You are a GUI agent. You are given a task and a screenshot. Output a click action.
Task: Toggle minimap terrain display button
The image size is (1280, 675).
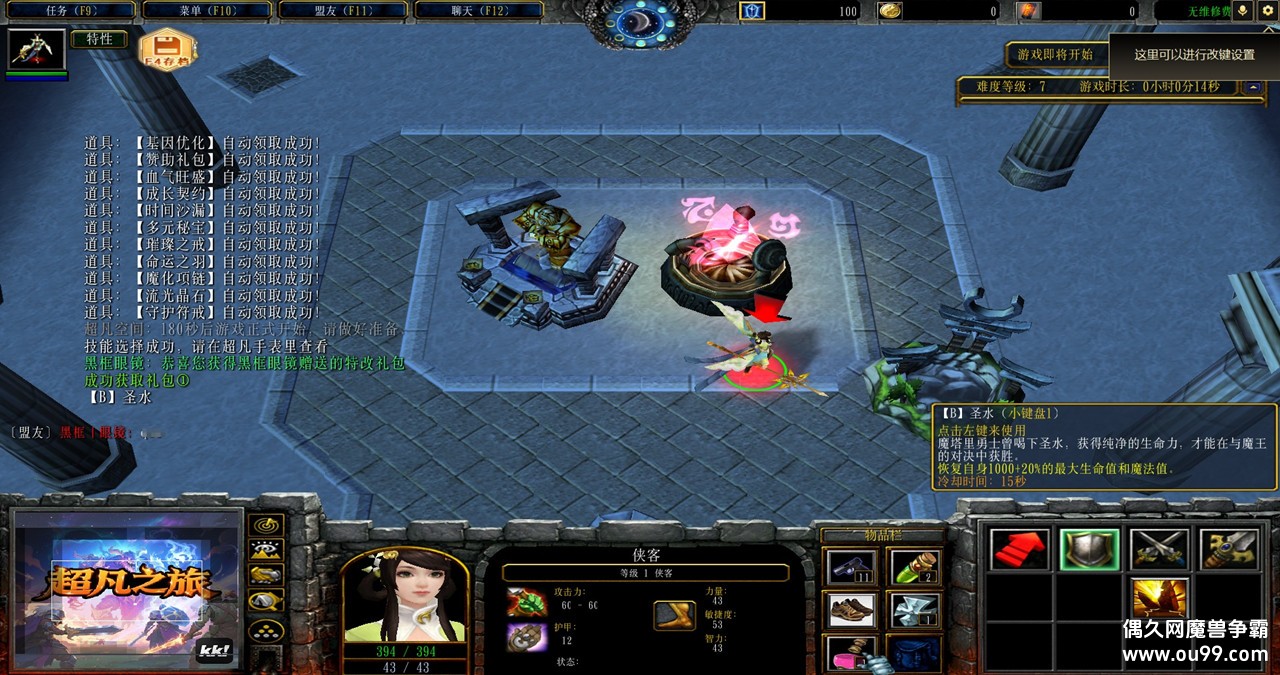tap(266, 550)
